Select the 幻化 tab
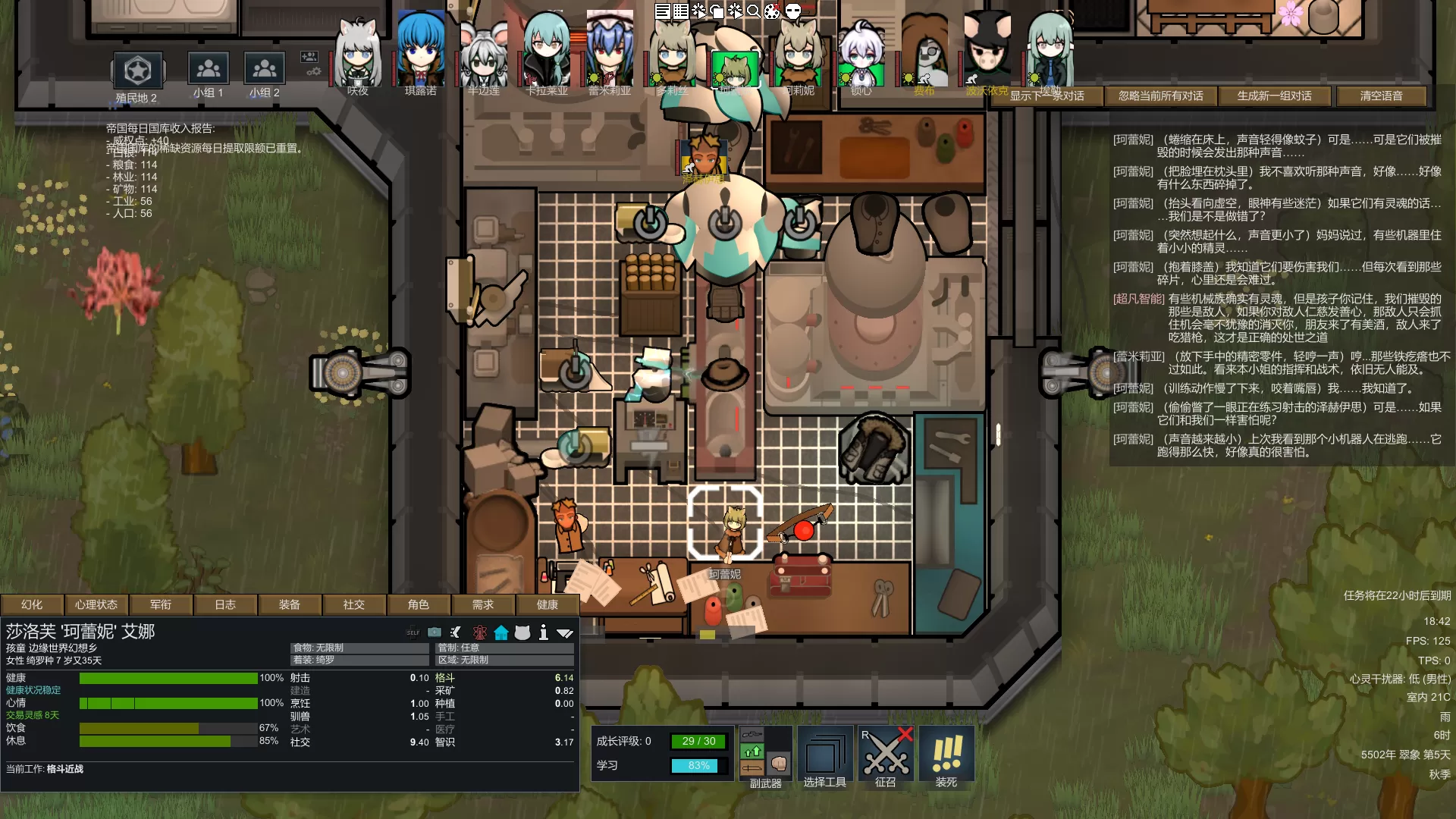Viewport: 1456px width, 819px height. (x=32, y=604)
